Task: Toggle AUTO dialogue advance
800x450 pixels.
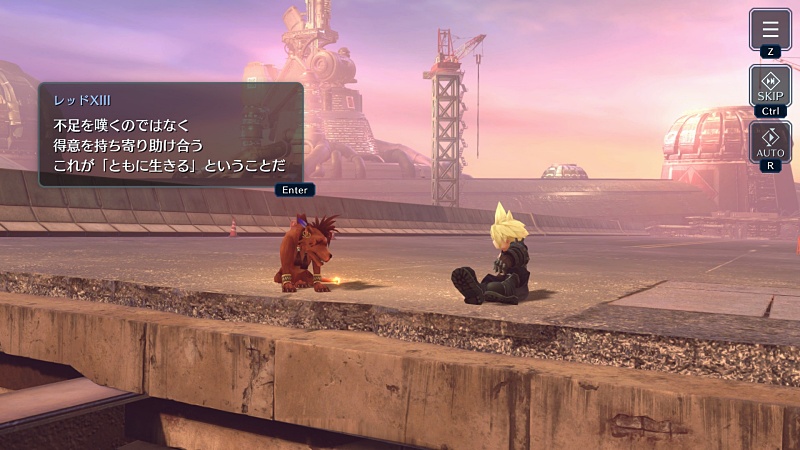Action: [x=770, y=141]
